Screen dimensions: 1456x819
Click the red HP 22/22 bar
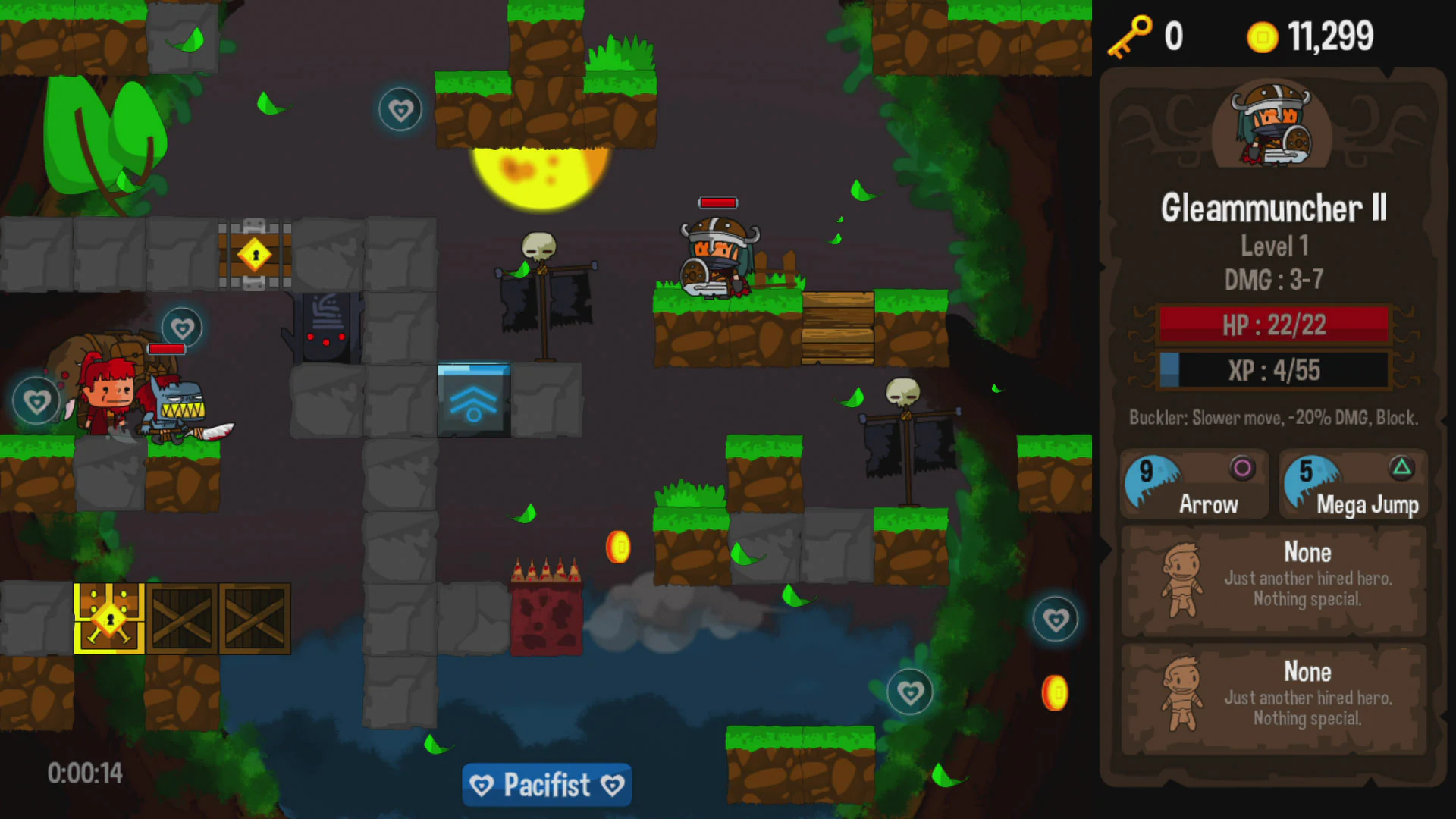pyautogui.click(x=1272, y=325)
